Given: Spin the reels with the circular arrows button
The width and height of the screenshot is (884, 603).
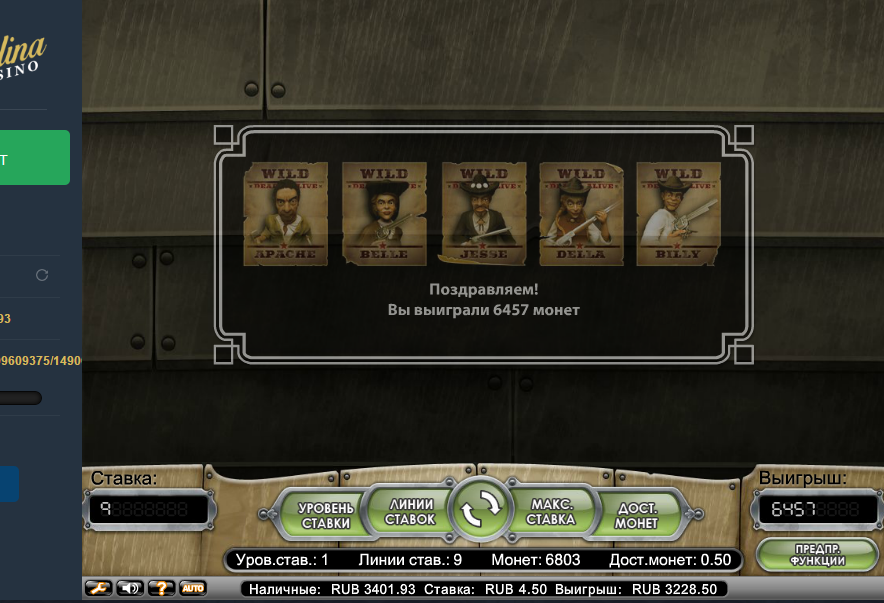Looking at the screenshot, I should [x=479, y=510].
